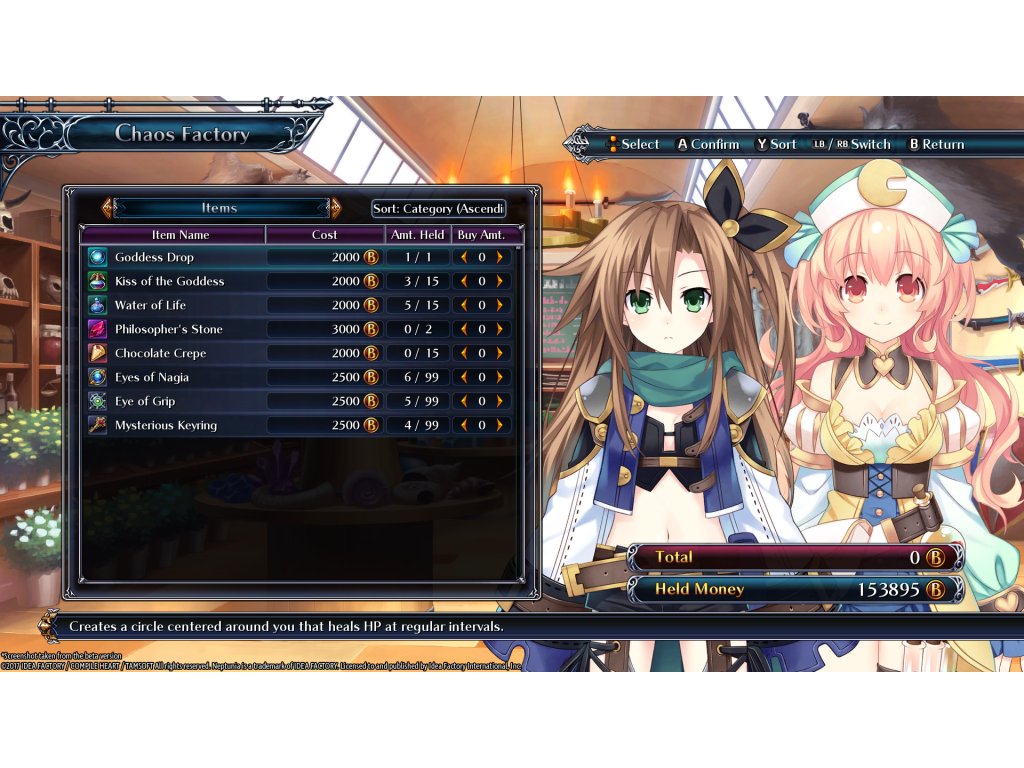Choose the Eyes of Nagia item
1024x768 pixels.
click(151, 377)
